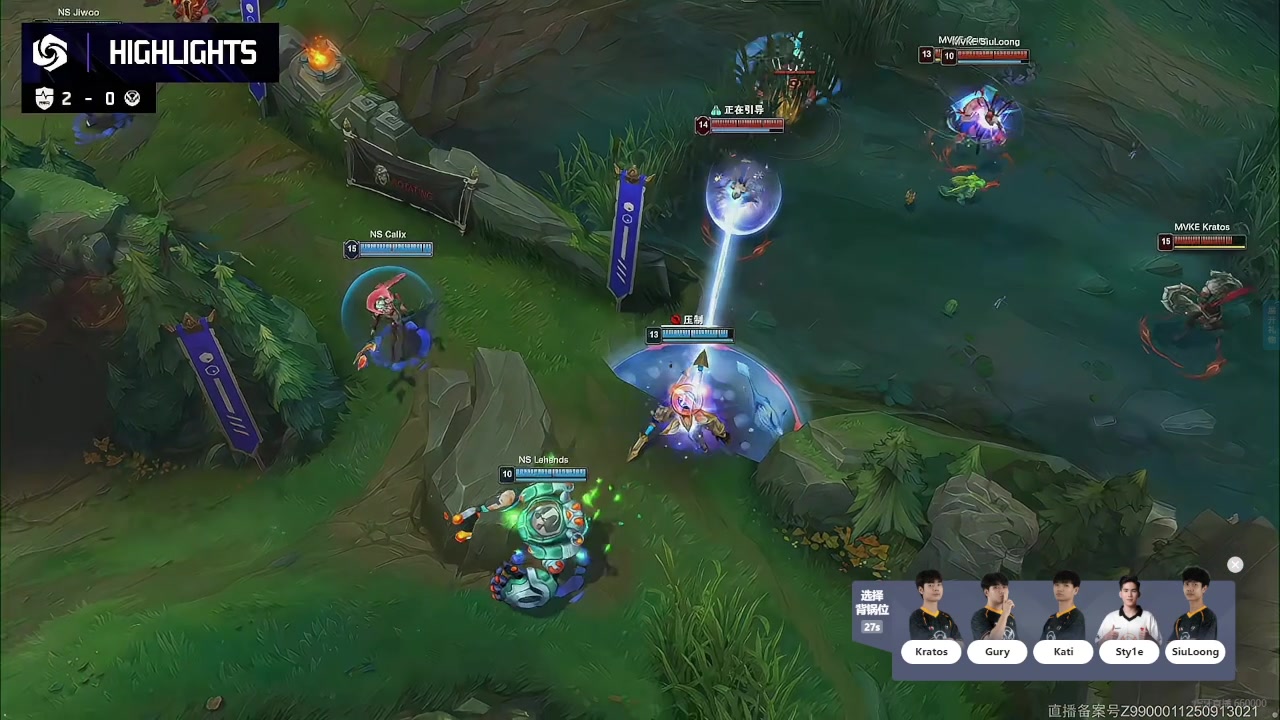Pick Sty1e in the voting overlay
Image resolution: width=1280 pixels, height=720 pixels.
point(1129,652)
